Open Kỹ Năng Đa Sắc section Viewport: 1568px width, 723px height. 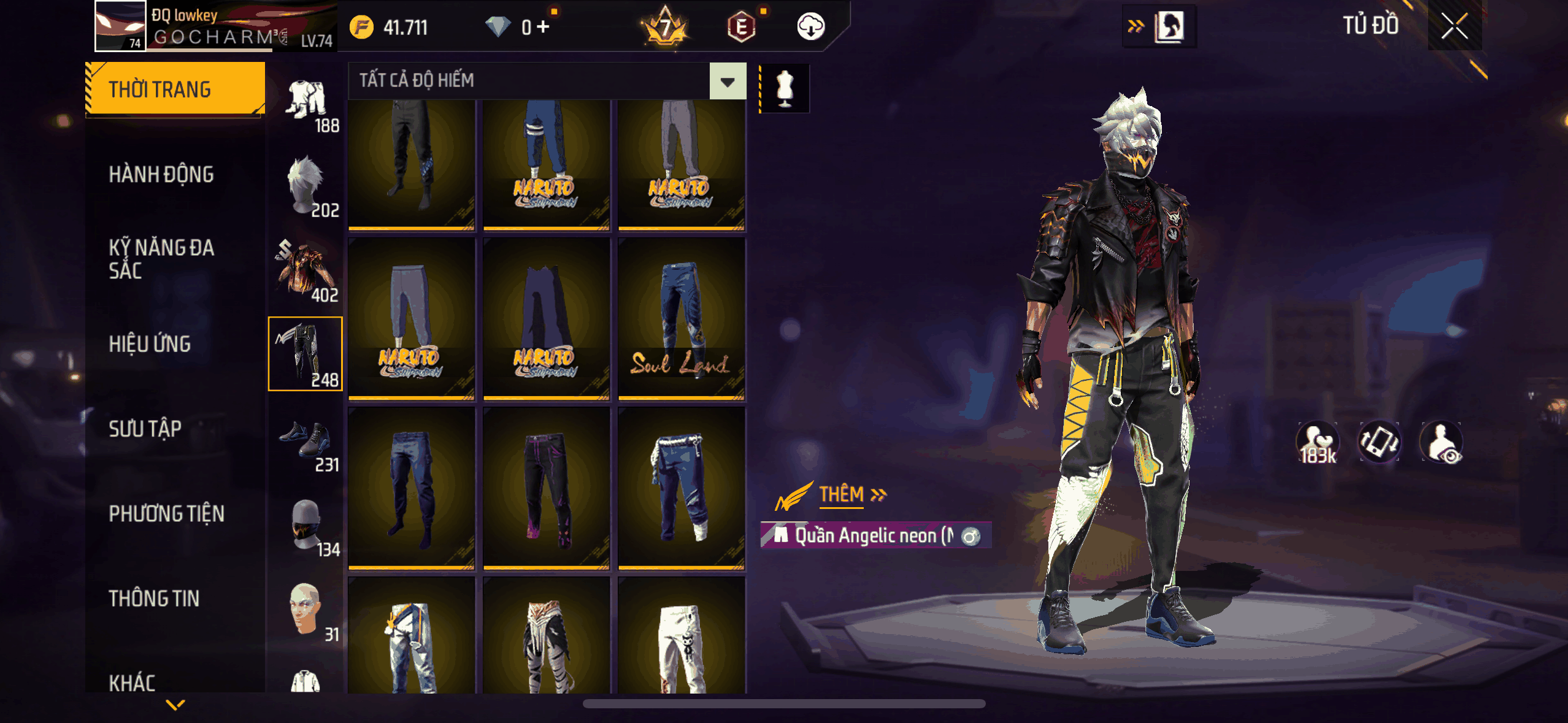point(161,259)
